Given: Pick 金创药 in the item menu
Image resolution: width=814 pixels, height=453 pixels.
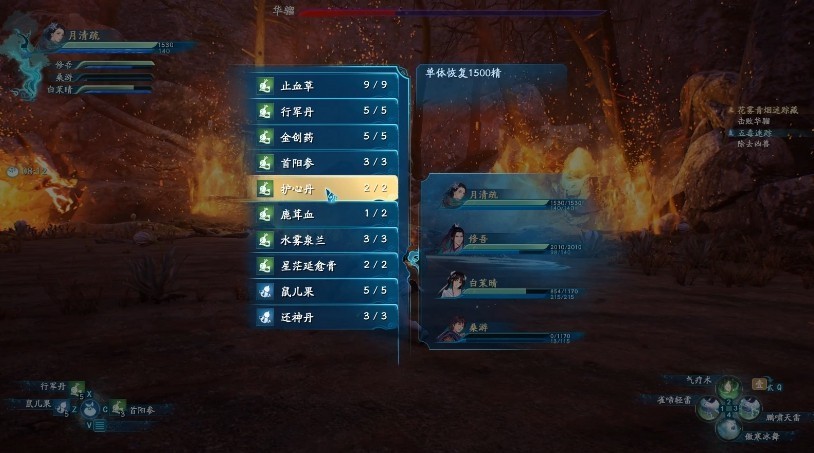Looking at the screenshot, I should (x=323, y=136).
